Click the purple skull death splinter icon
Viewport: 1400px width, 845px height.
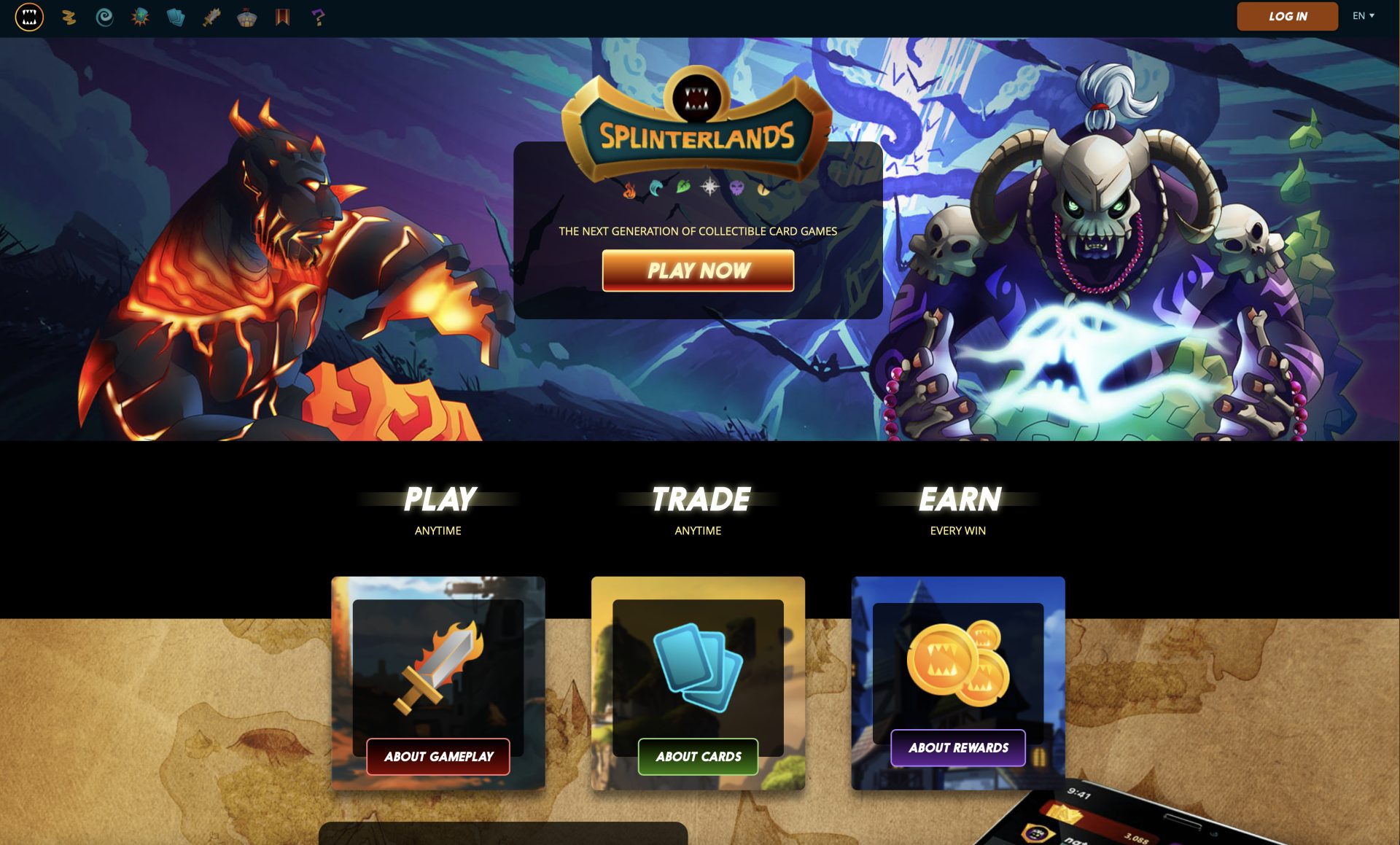coord(736,187)
